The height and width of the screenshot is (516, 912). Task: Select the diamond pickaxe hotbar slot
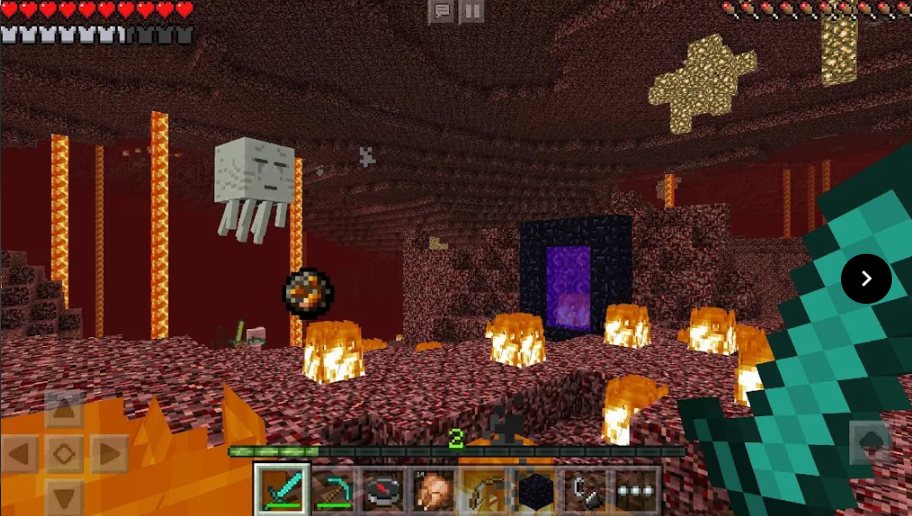(333, 490)
